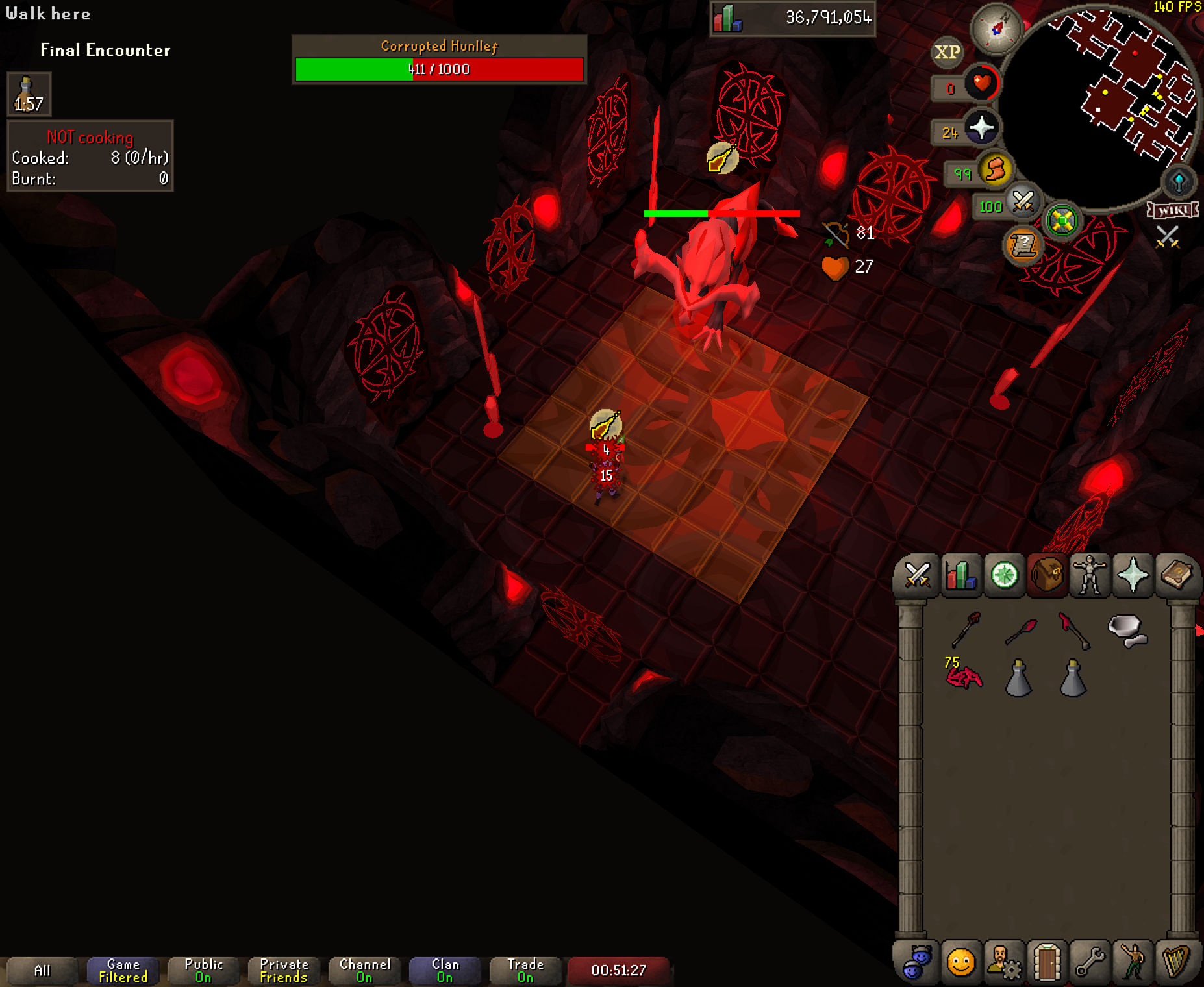Switch to the Worn Equipment tab
Image resolution: width=1204 pixels, height=987 pixels.
(1090, 575)
